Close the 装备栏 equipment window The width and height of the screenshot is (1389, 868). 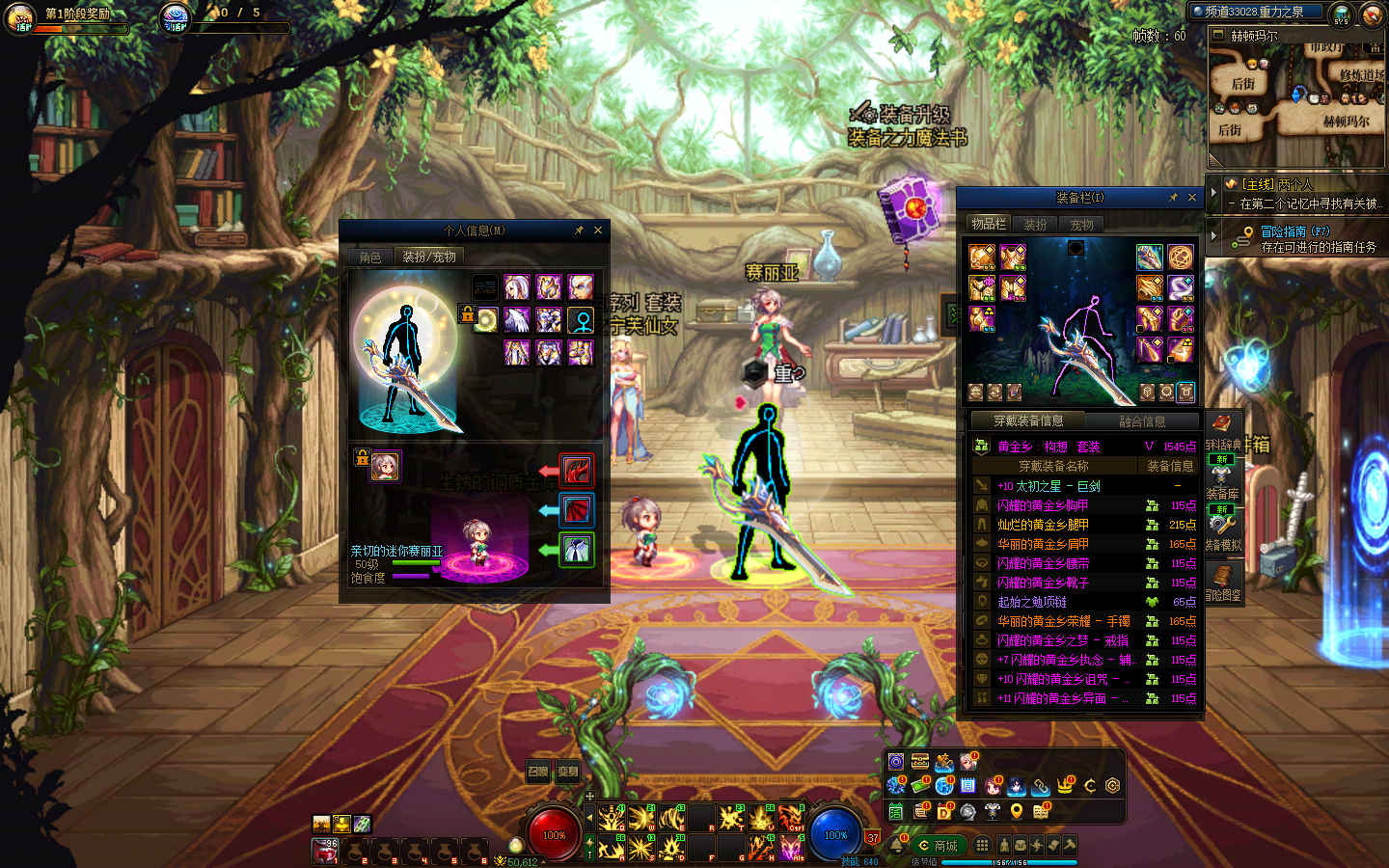click(1192, 198)
